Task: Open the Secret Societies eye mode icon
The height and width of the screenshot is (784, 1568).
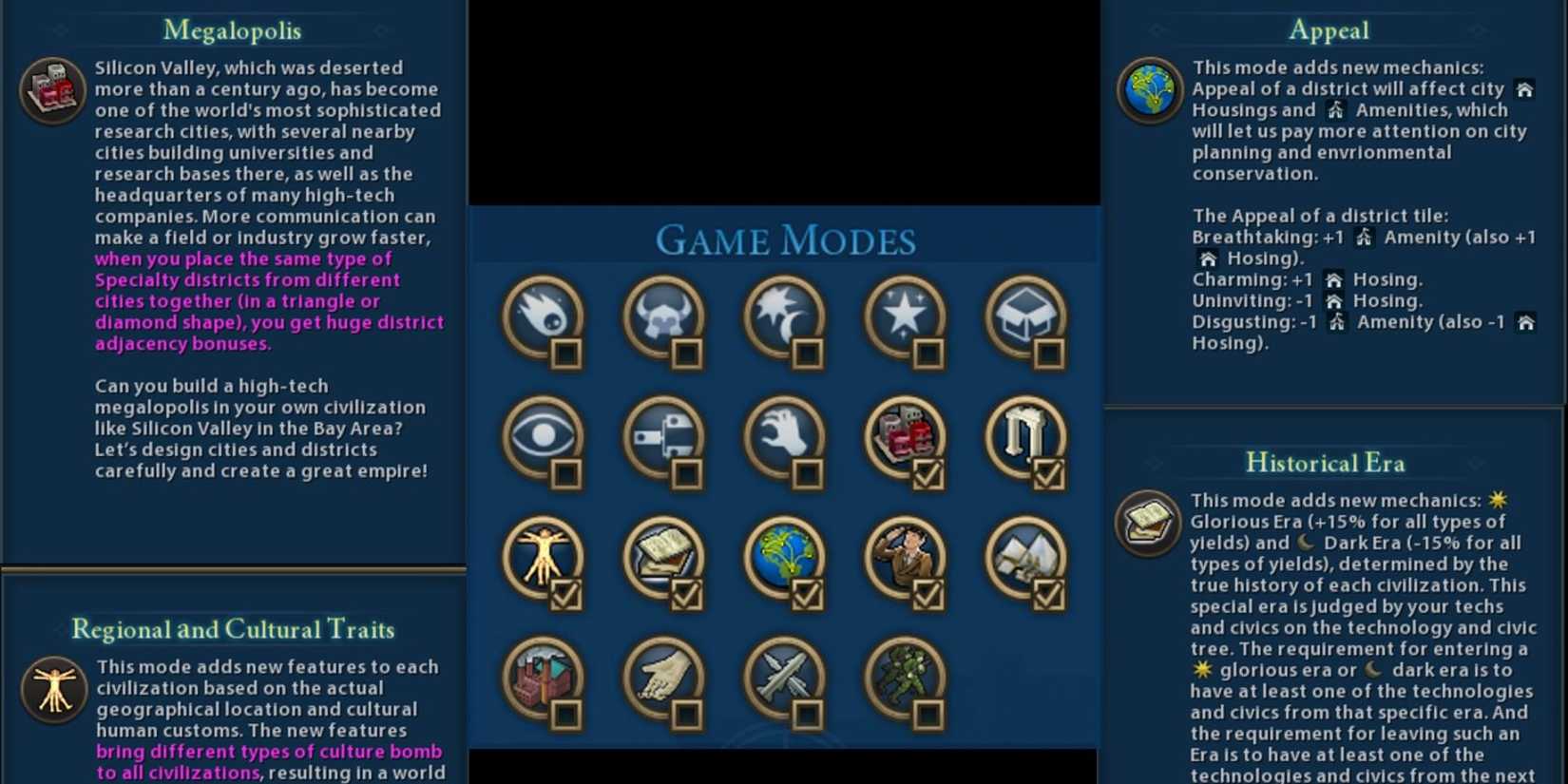Action: point(543,440)
